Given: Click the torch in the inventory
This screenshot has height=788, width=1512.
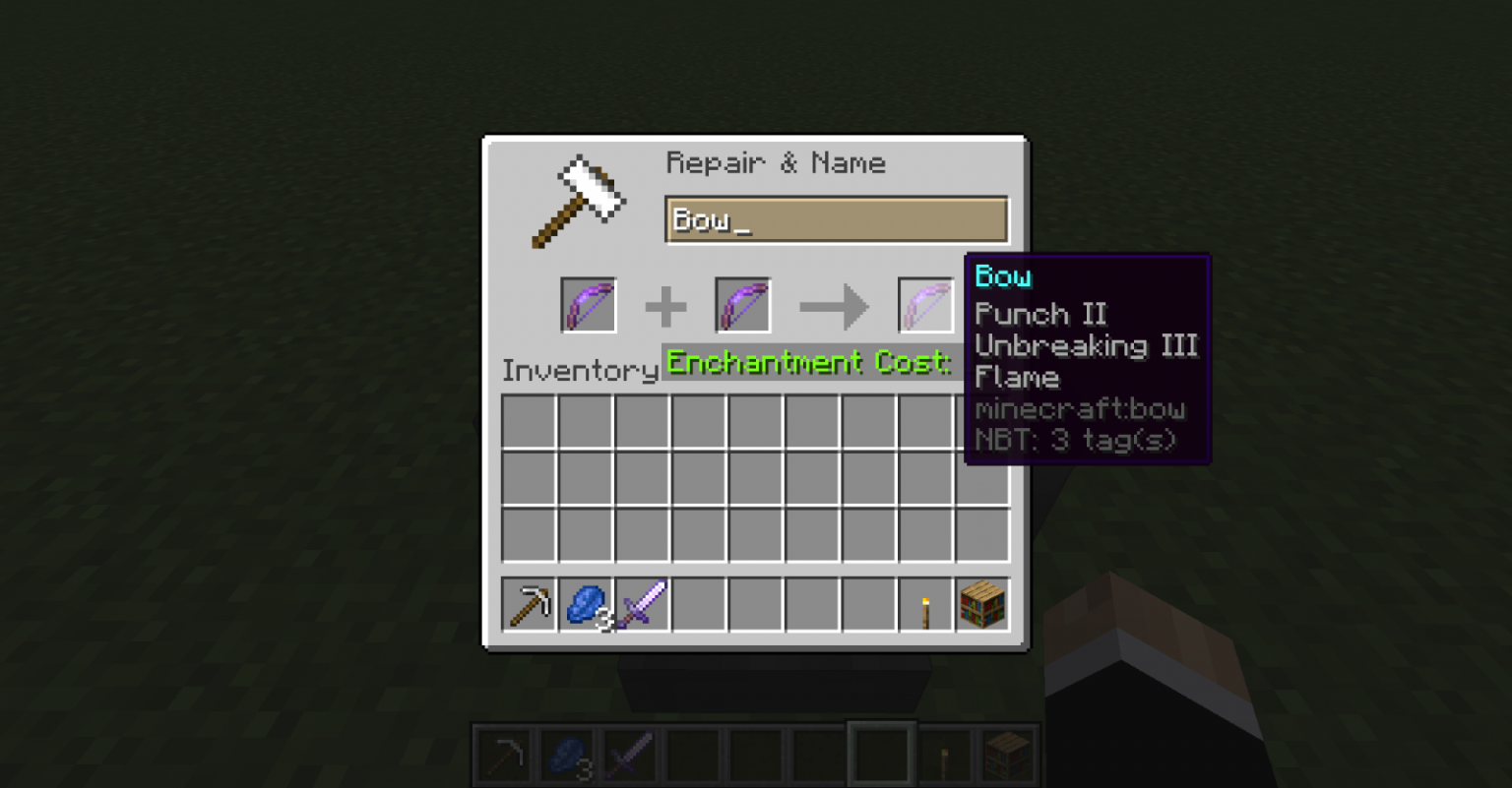Looking at the screenshot, I should click(x=925, y=605).
